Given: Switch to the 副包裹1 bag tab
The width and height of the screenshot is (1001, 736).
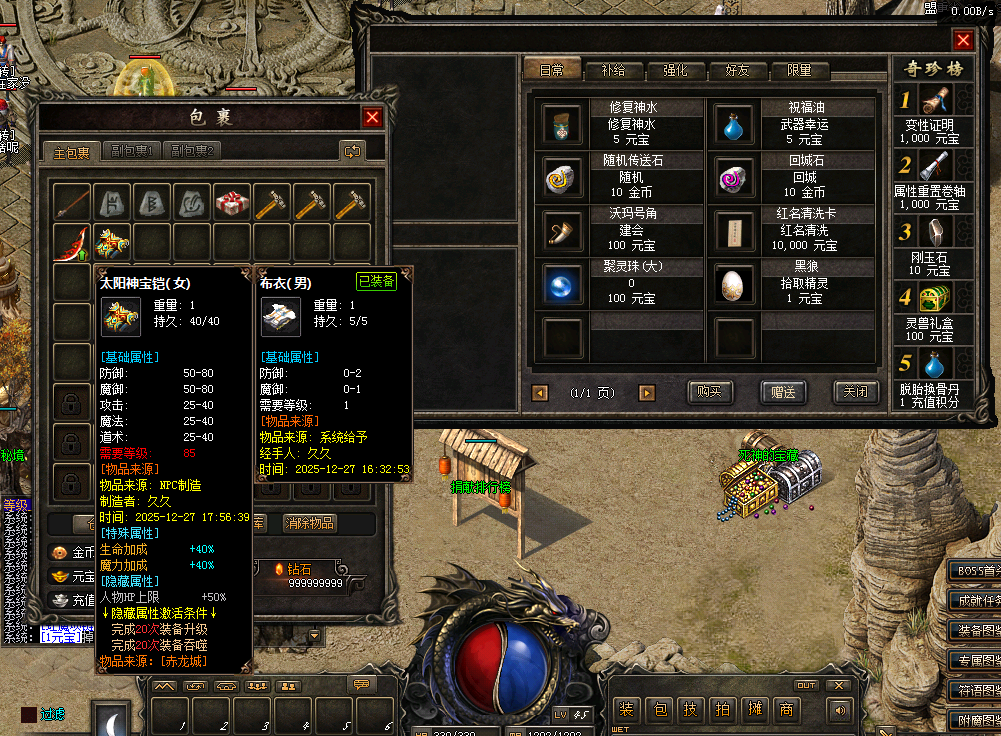Looking at the screenshot, I should 131,152.
